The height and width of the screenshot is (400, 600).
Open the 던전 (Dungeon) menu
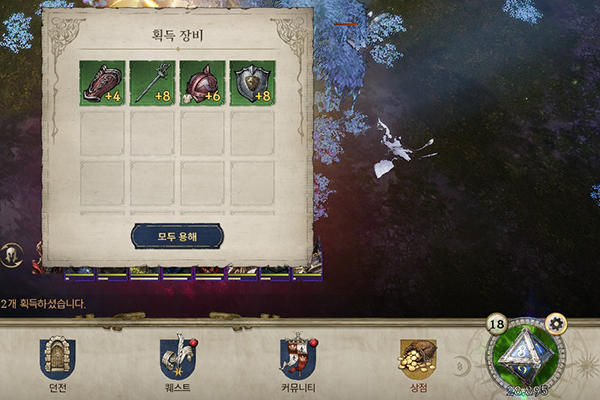pos(57,360)
